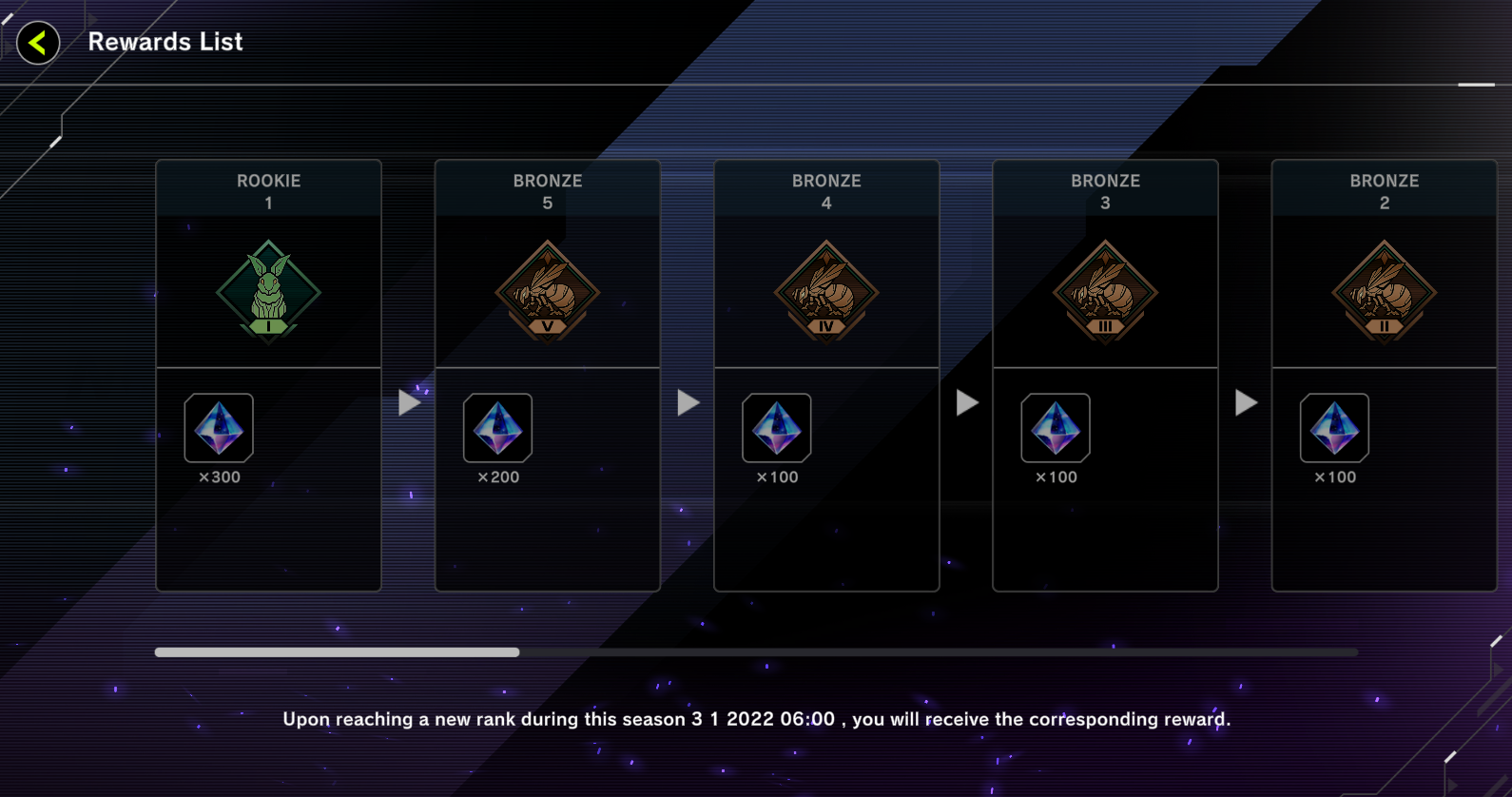
Task: Click the x100 crystal under Bronze 4
Action: (x=776, y=428)
